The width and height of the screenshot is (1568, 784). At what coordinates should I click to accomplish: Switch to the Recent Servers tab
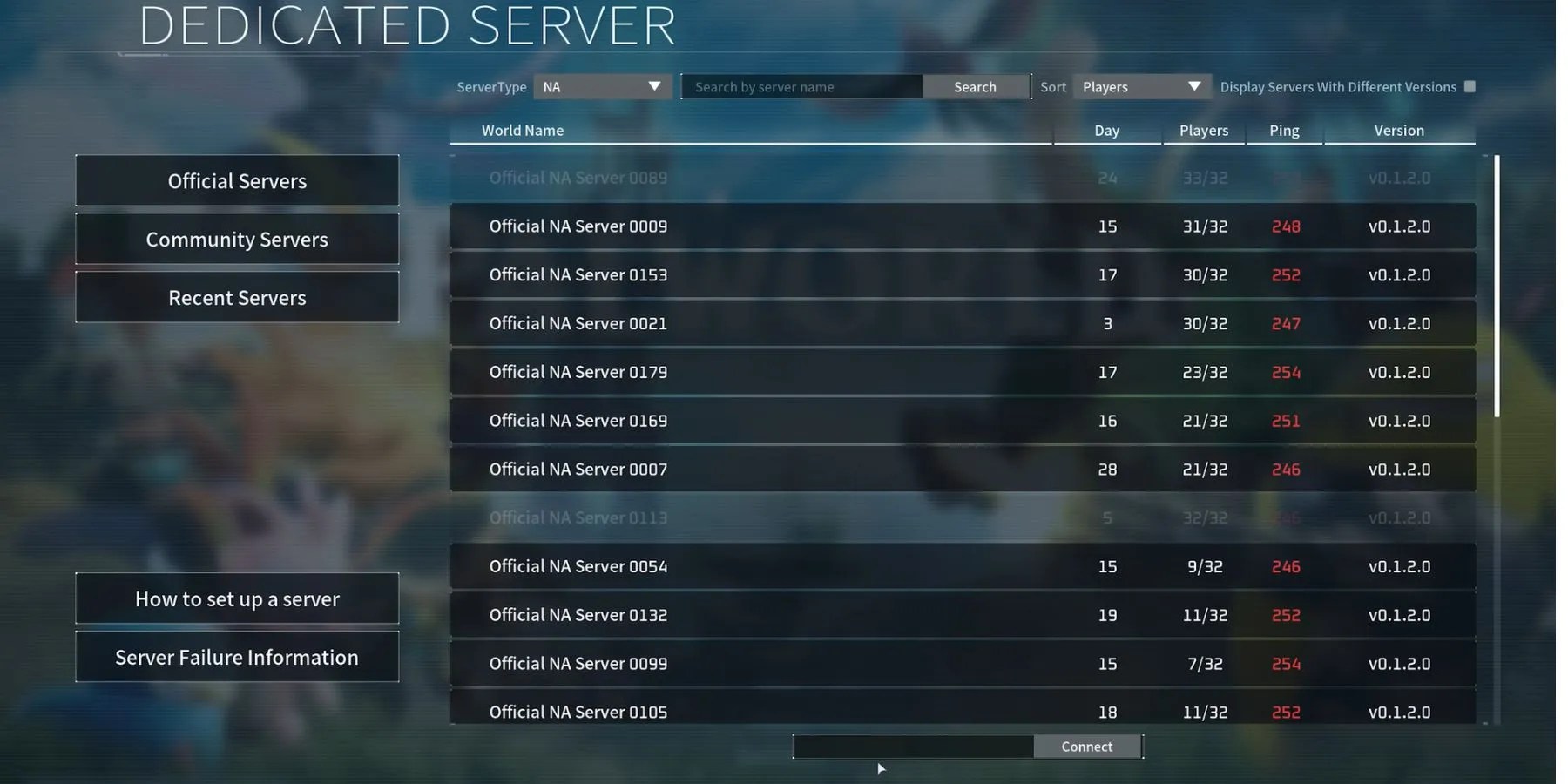[x=237, y=297]
